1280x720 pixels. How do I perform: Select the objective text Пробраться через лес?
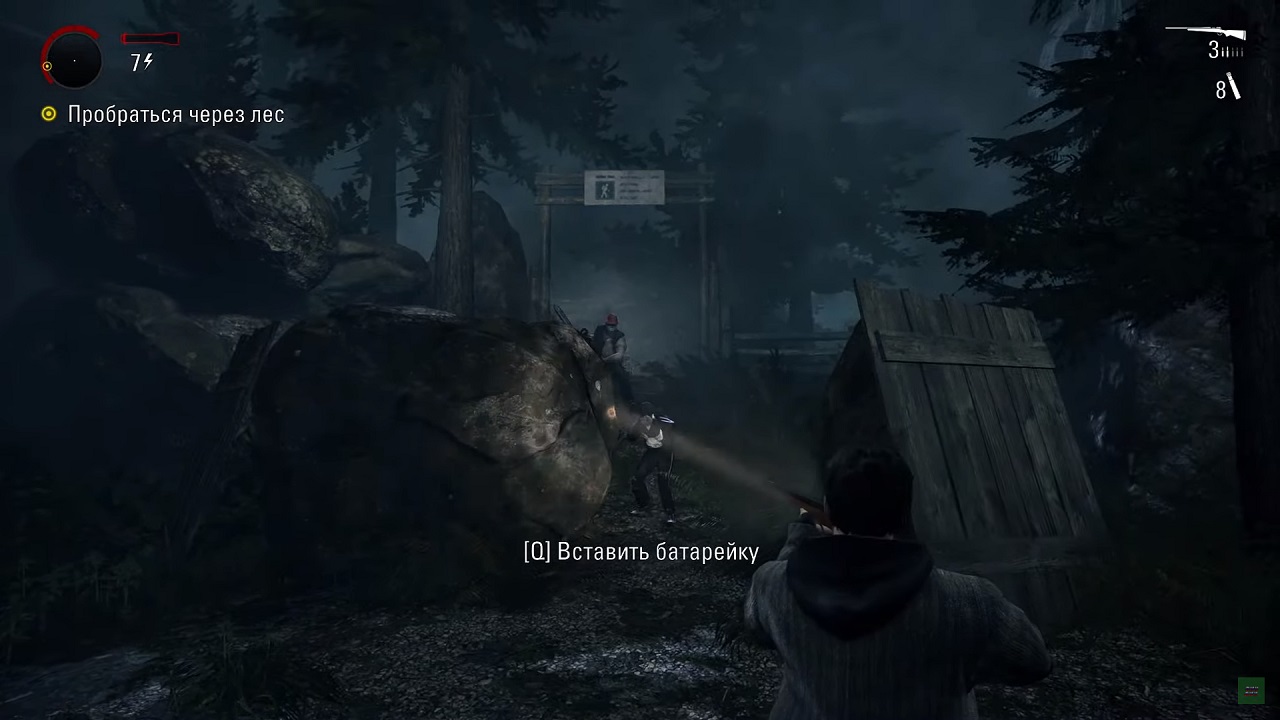[x=176, y=115]
